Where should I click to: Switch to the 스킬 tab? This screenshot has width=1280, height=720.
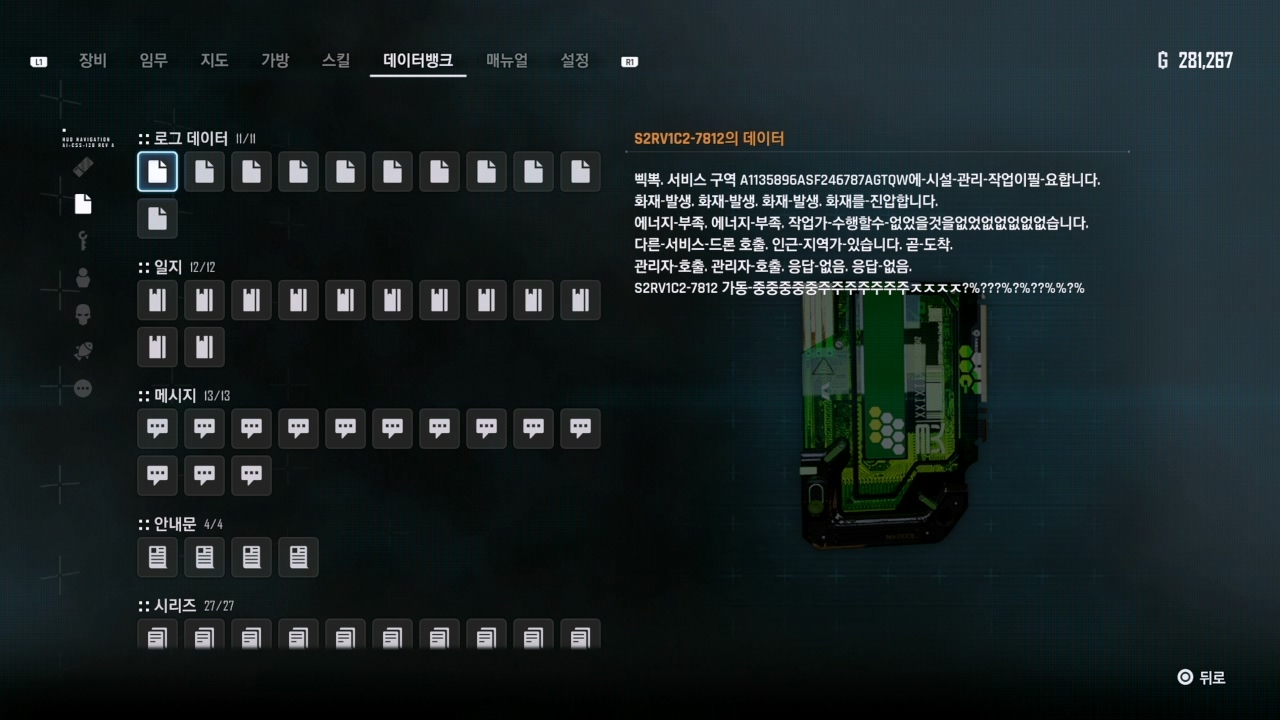(336, 60)
